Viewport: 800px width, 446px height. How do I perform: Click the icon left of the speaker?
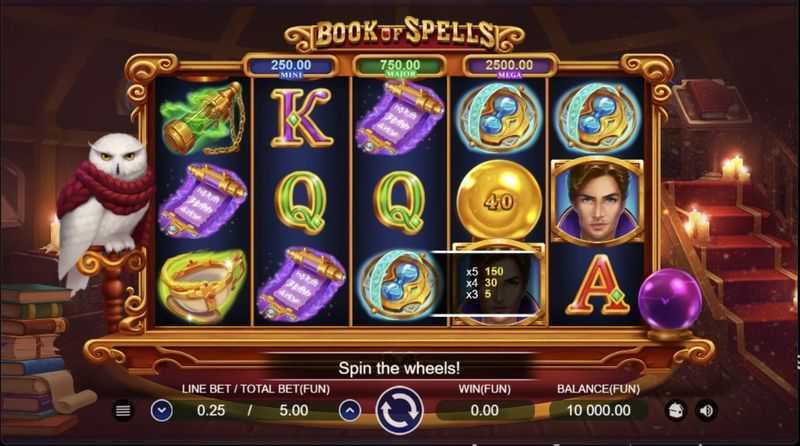(675, 410)
